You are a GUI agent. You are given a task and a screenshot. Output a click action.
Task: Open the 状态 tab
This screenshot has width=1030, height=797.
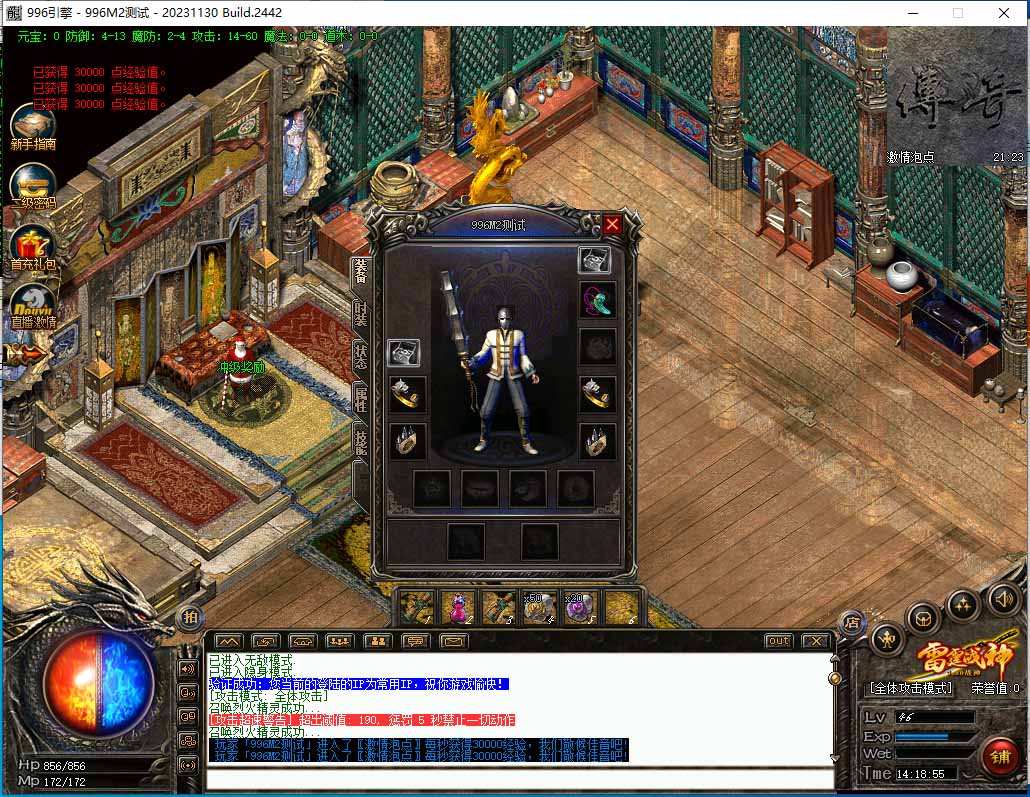(360, 358)
